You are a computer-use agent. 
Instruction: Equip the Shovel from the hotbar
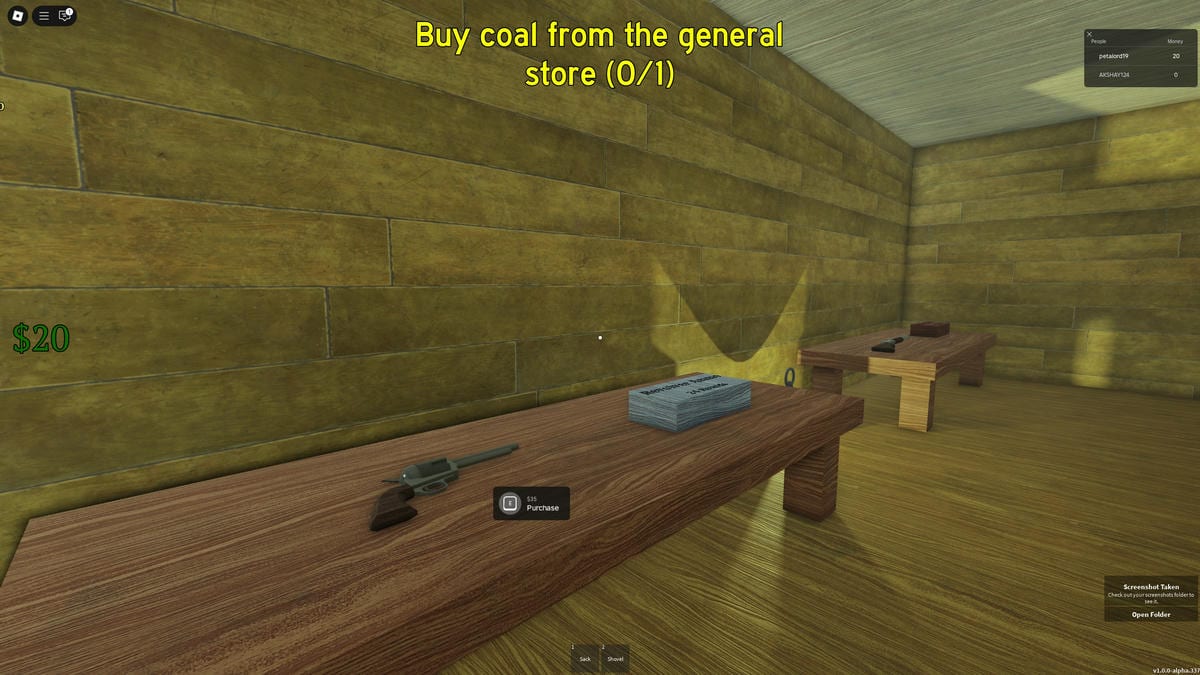tap(615, 657)
